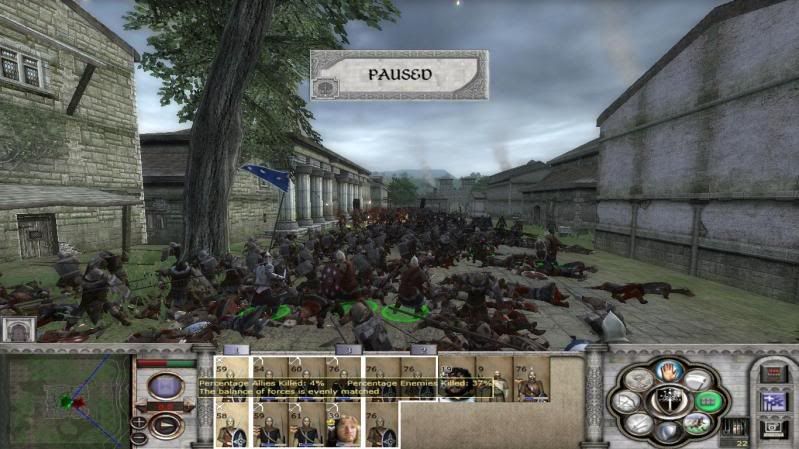
Task: Zoom out the minimap with the minus button
Action: [x=137, y=437]
